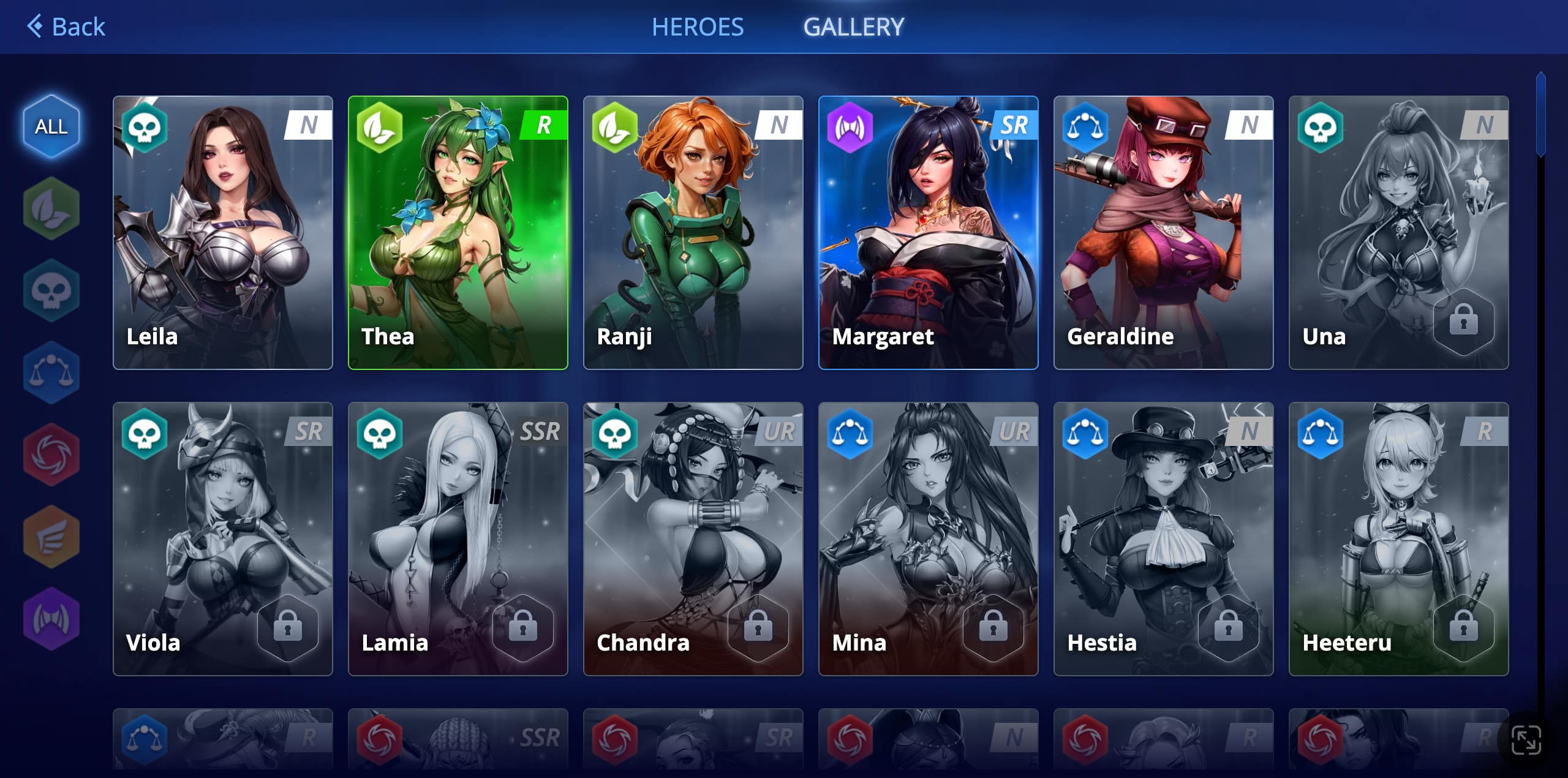Screen dimensions: 1568x778
Task: Open Geraldine's hero card
Action: [1164, 233]
